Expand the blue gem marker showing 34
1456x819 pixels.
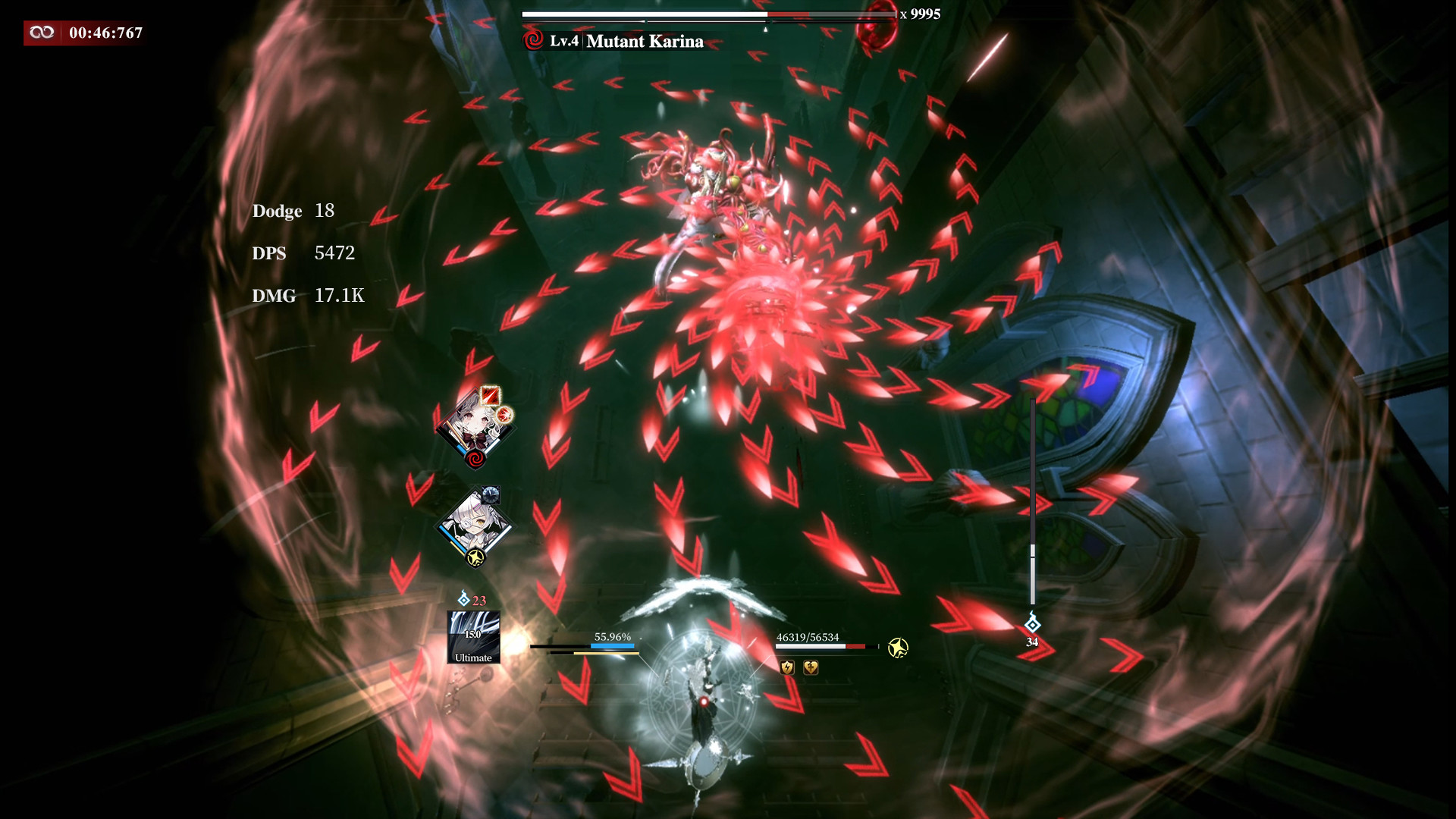[1031, 626]
